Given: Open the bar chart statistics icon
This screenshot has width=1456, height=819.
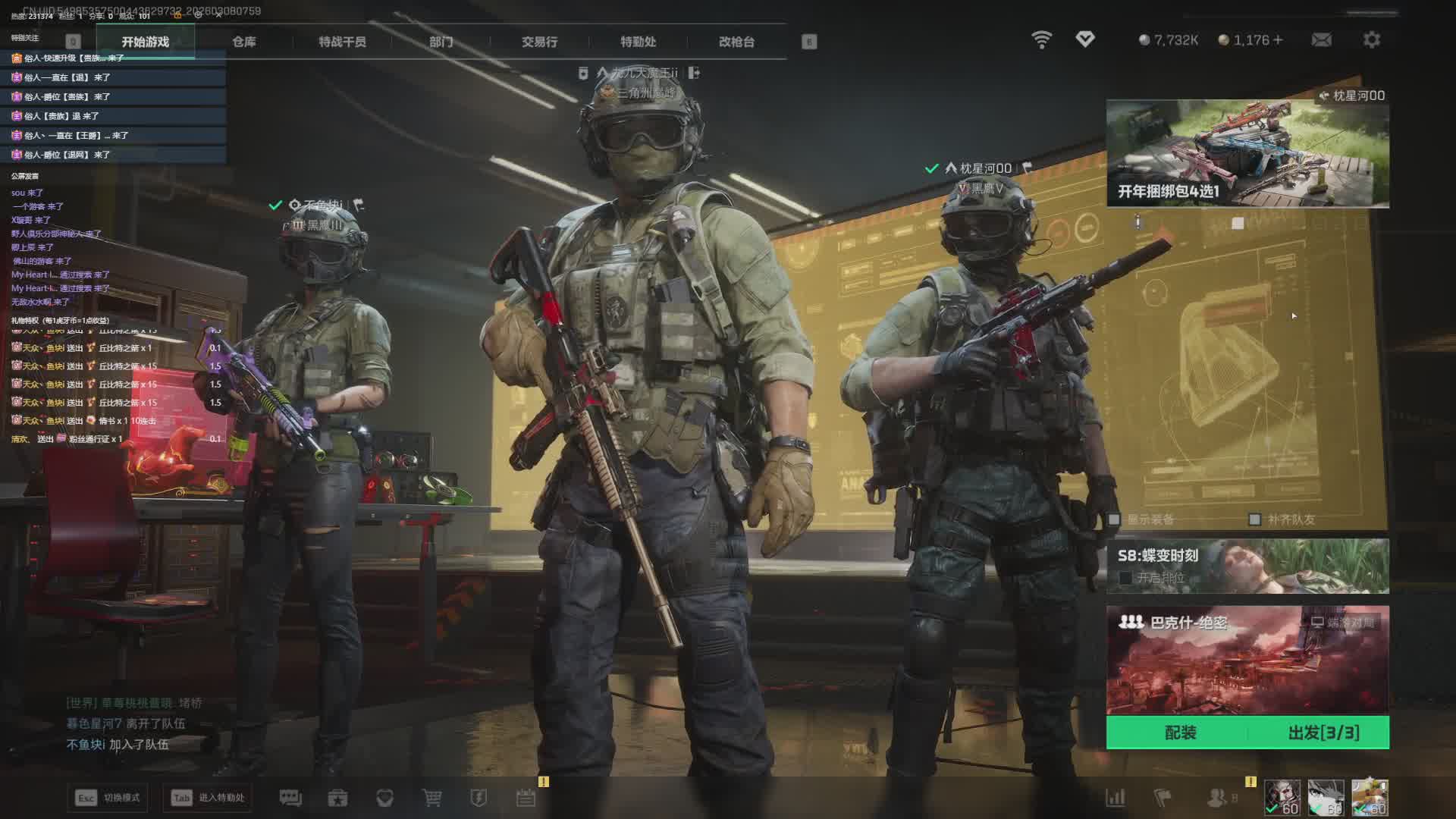Looking at the screenshot, I should click(x=1116, y=798).
